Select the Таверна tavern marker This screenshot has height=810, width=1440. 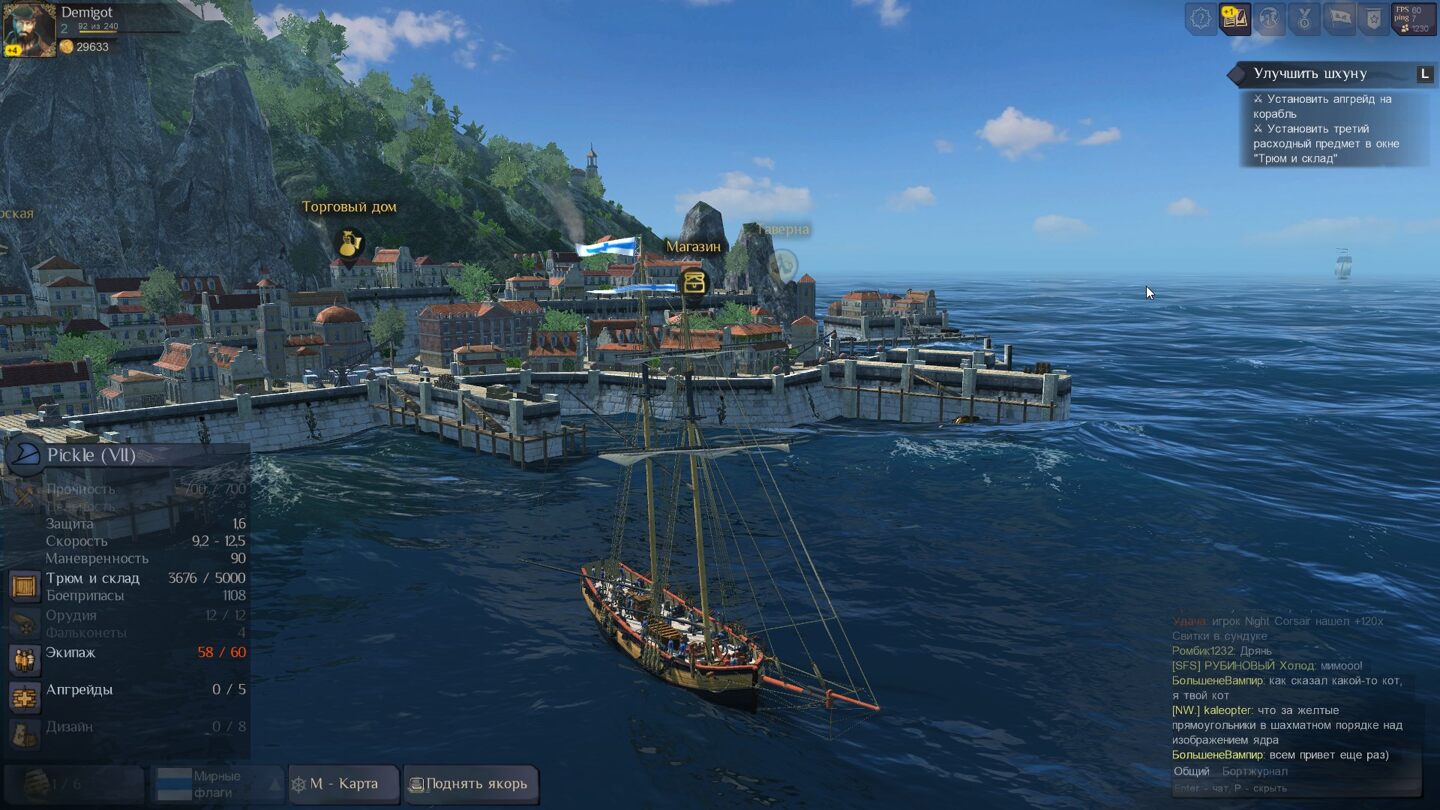tap(783, 265)
